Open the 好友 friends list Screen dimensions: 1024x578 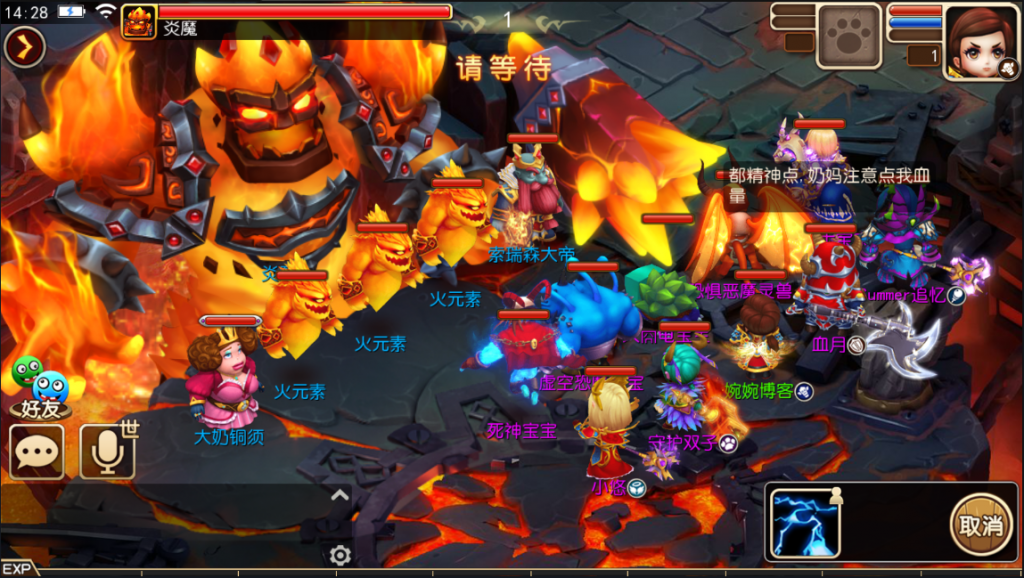coord(41,388)
